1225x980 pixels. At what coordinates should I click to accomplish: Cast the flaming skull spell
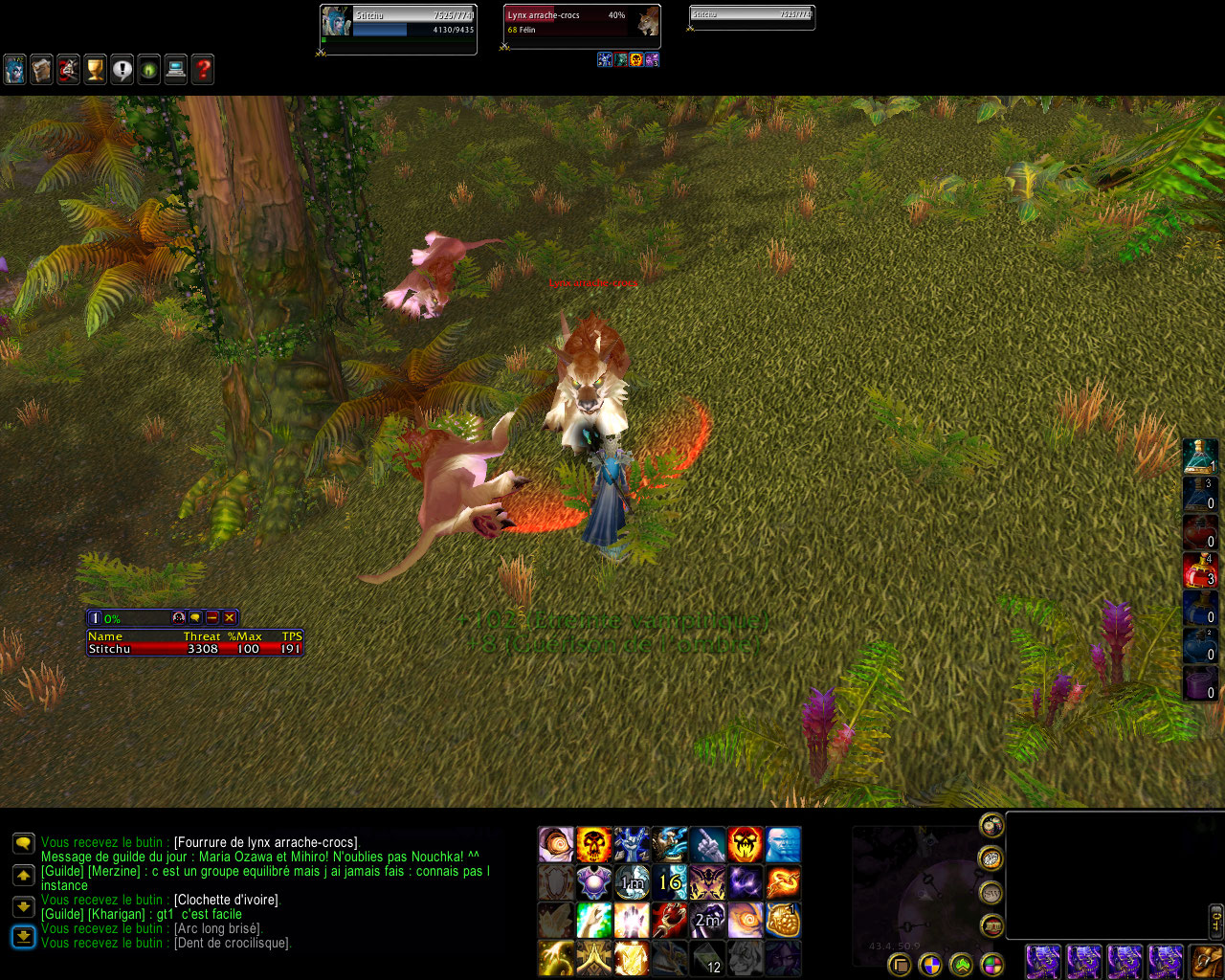pyautogui.click(x=593, y=845)
